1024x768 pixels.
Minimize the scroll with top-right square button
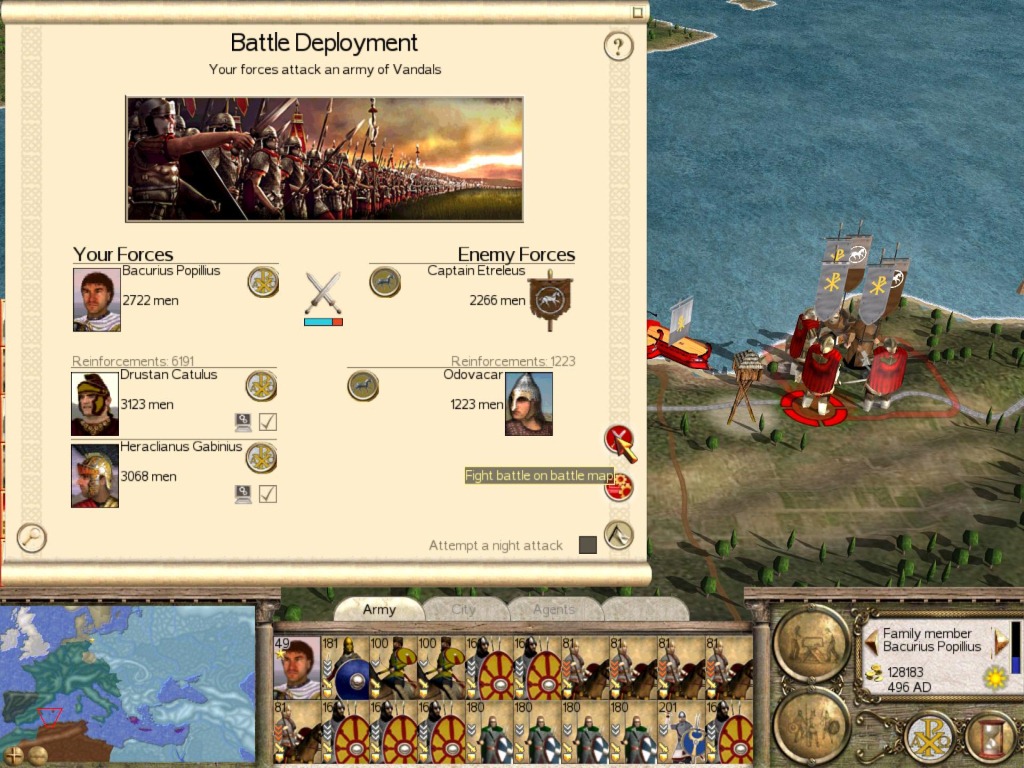(x=638, y=13)
